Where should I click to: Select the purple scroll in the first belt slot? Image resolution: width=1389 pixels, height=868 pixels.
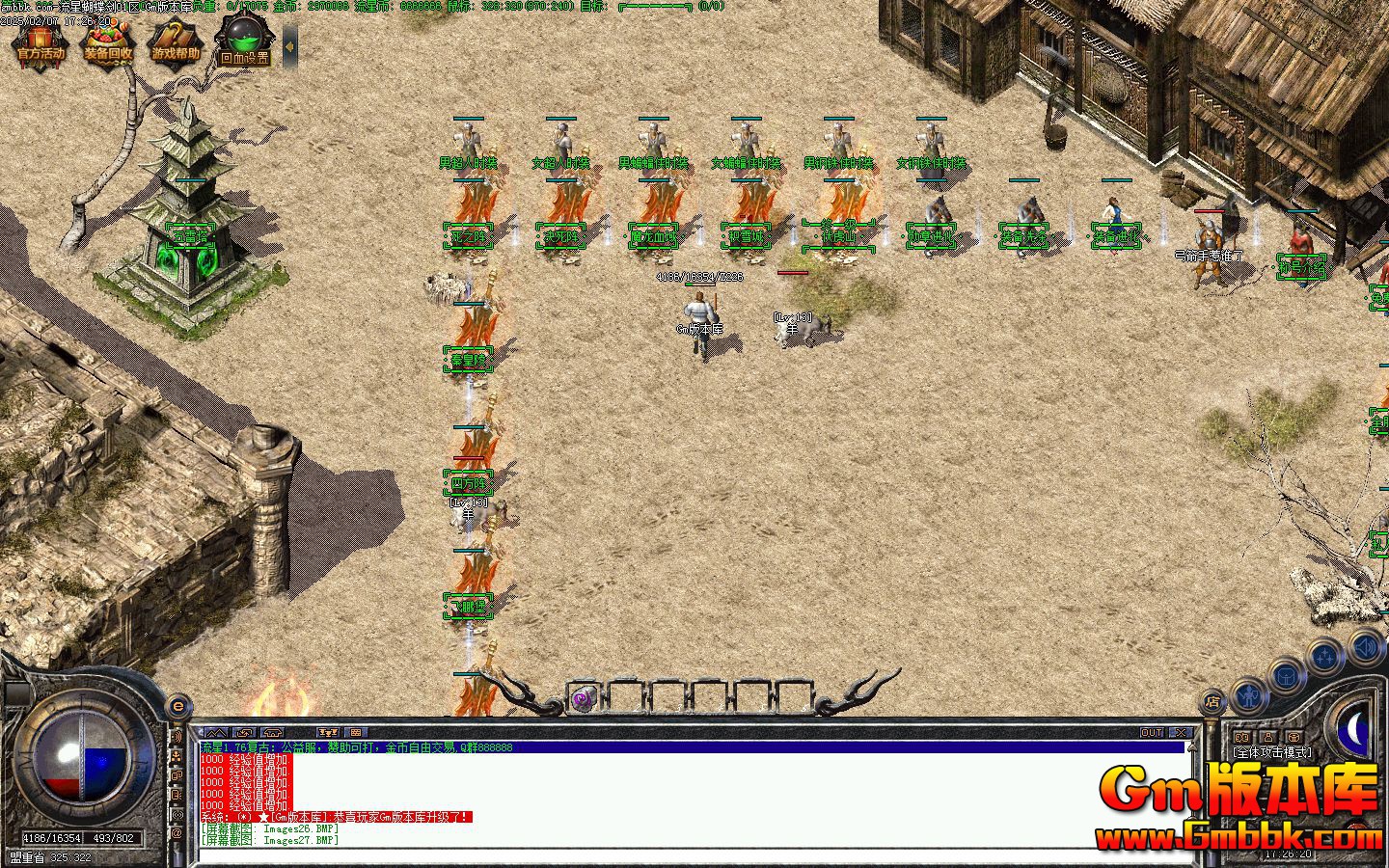point(582,699)
